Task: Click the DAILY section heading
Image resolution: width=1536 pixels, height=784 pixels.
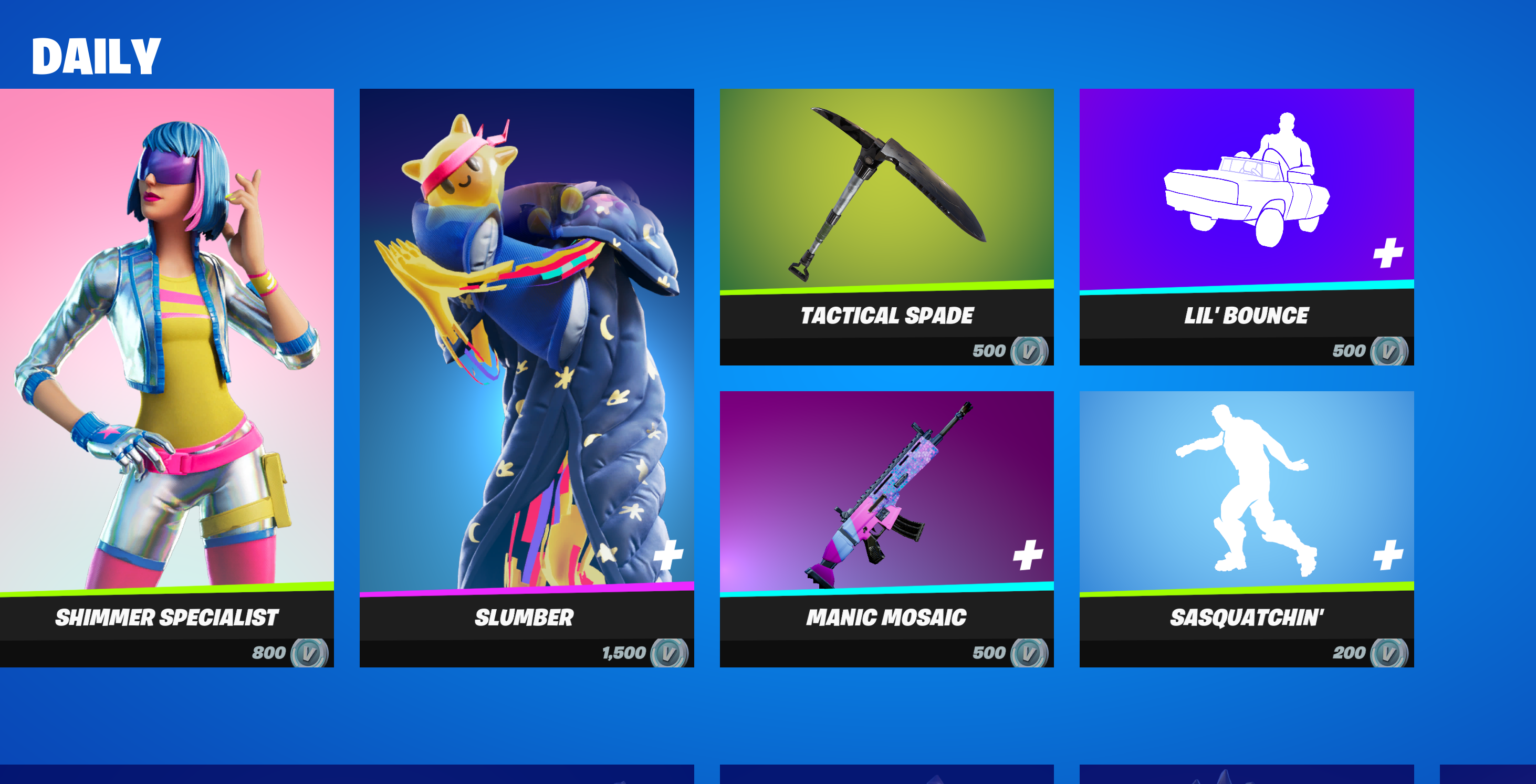Action: [x=96, y=57]
